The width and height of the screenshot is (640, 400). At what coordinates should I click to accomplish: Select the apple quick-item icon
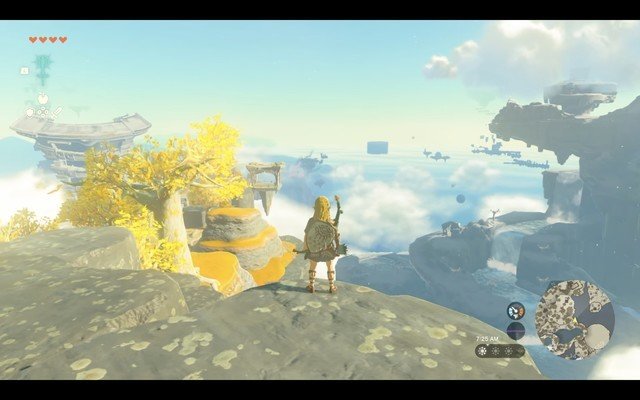(43, 99)
